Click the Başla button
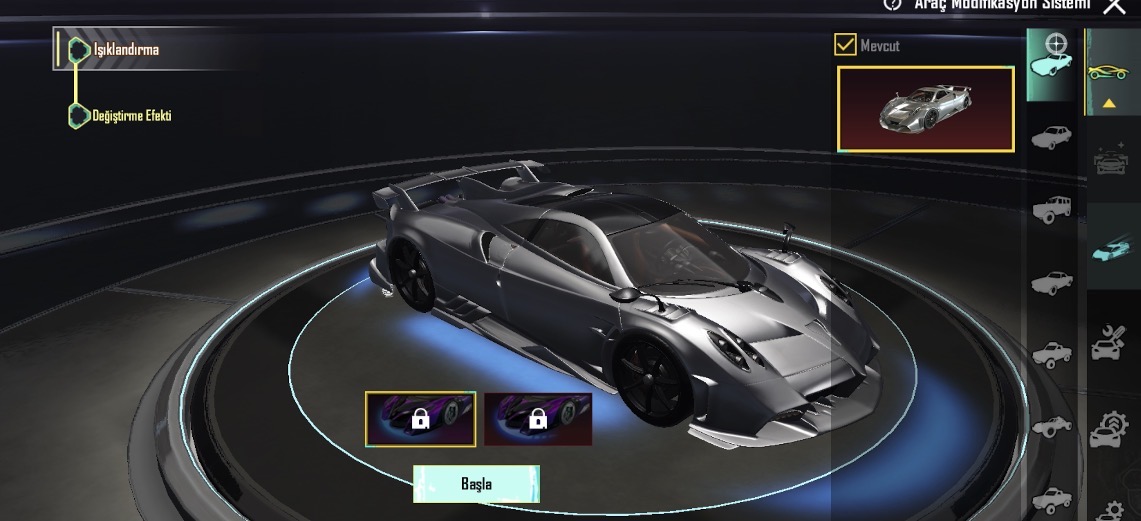 (x=476, y=484)
